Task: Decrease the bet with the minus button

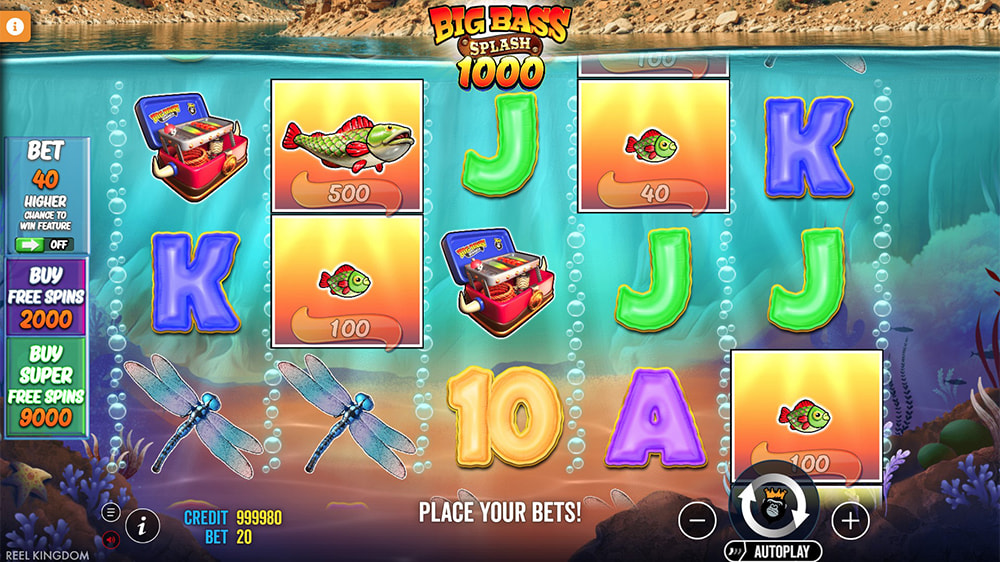Action: pyautogui.click(x=697, y=520)
